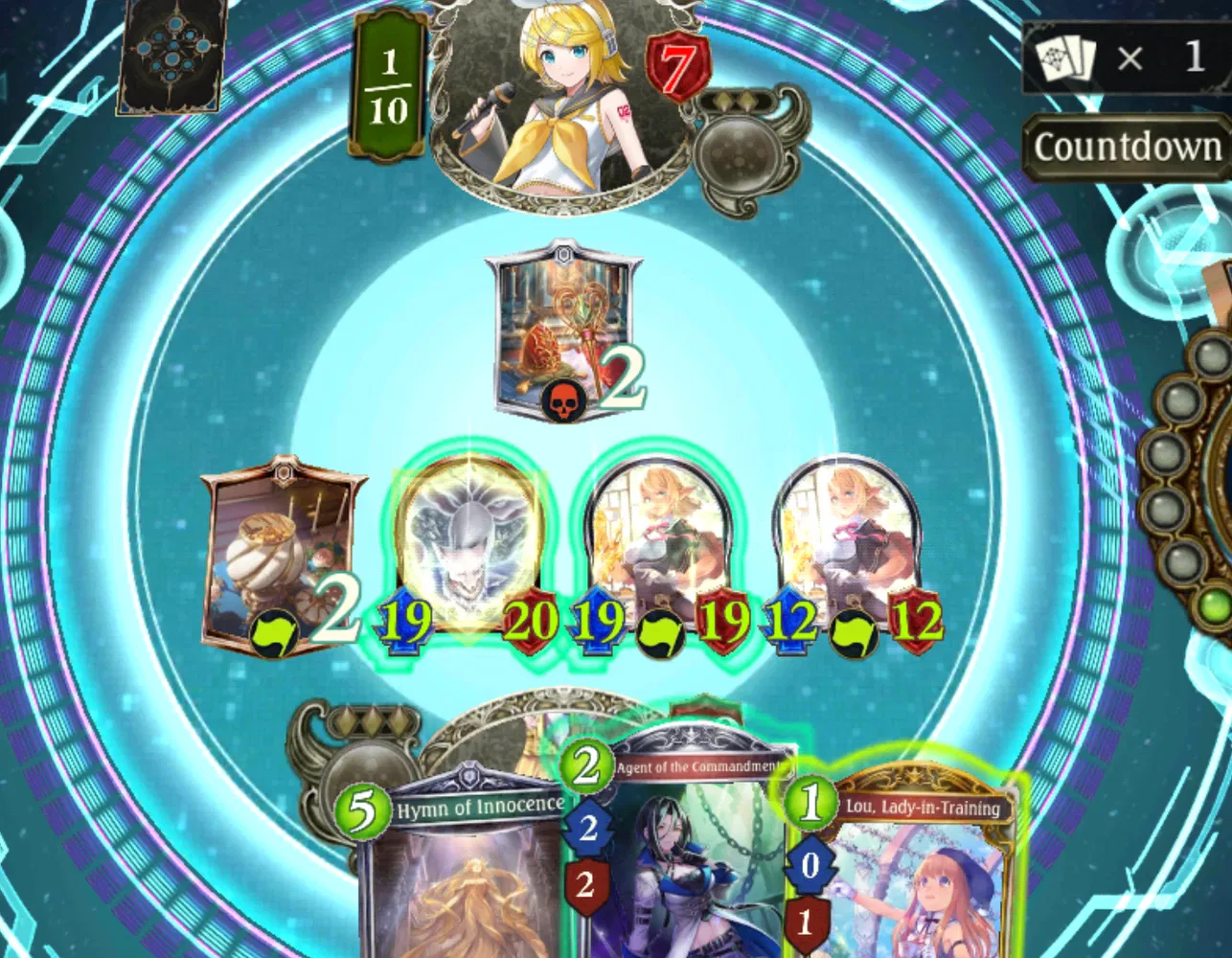Screen dimensions: 1232x958
Task: Click the opponent deck counter showing 1/10
Action: 387,81
